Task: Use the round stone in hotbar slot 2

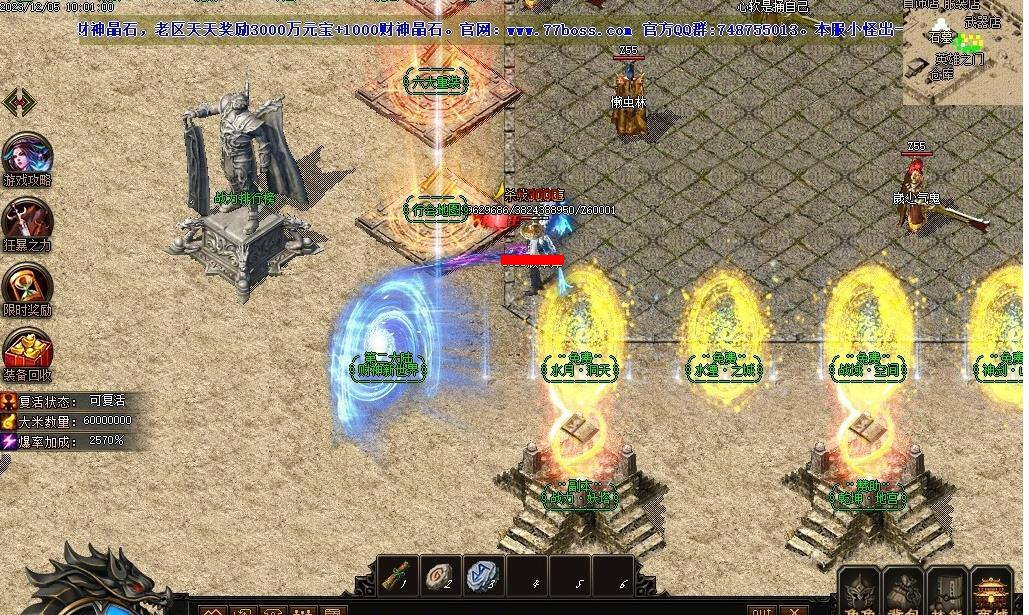Action: click(x=441, y=575)
